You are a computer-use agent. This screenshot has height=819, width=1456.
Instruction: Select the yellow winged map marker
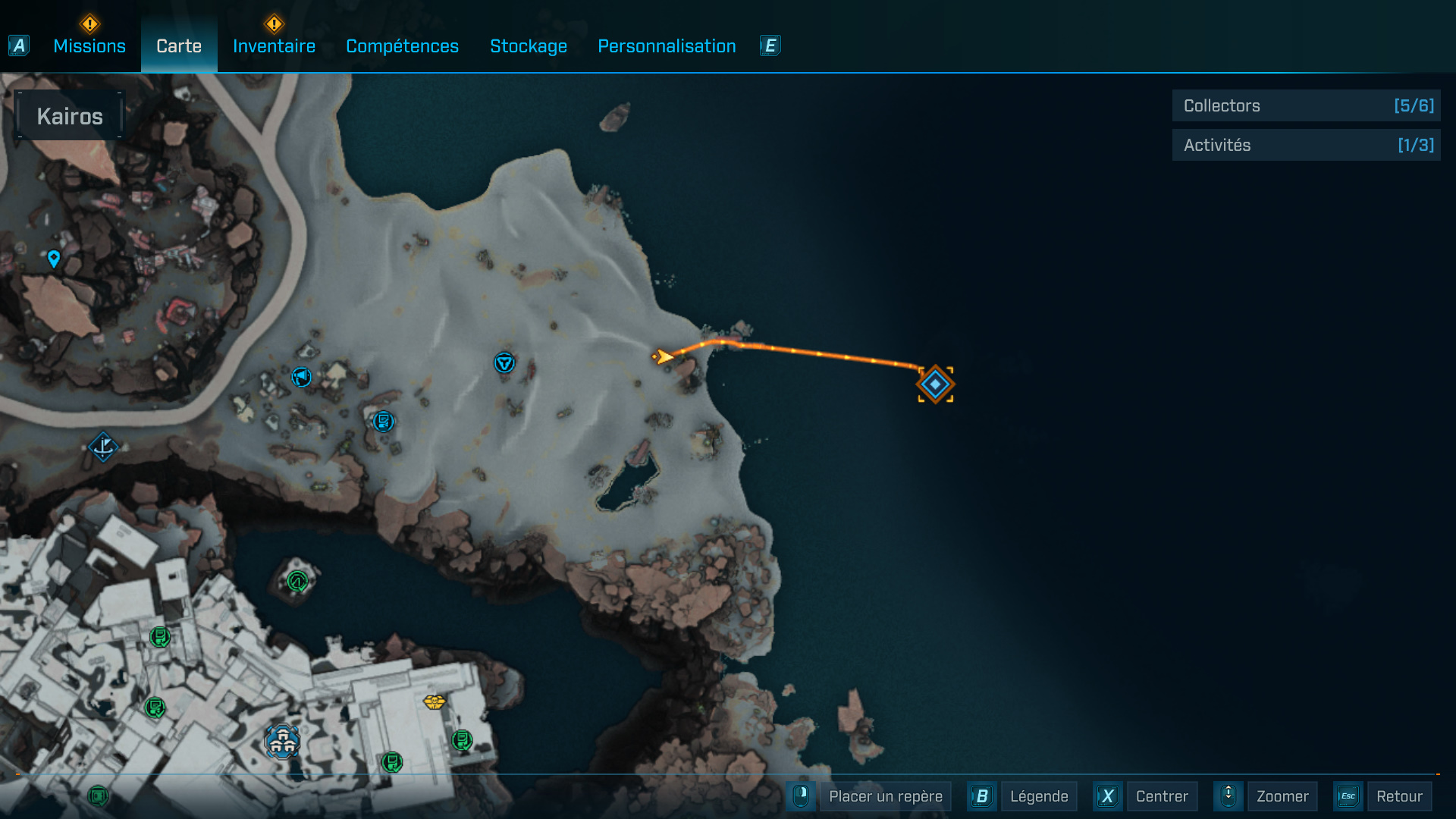click(x=435, y=702)
